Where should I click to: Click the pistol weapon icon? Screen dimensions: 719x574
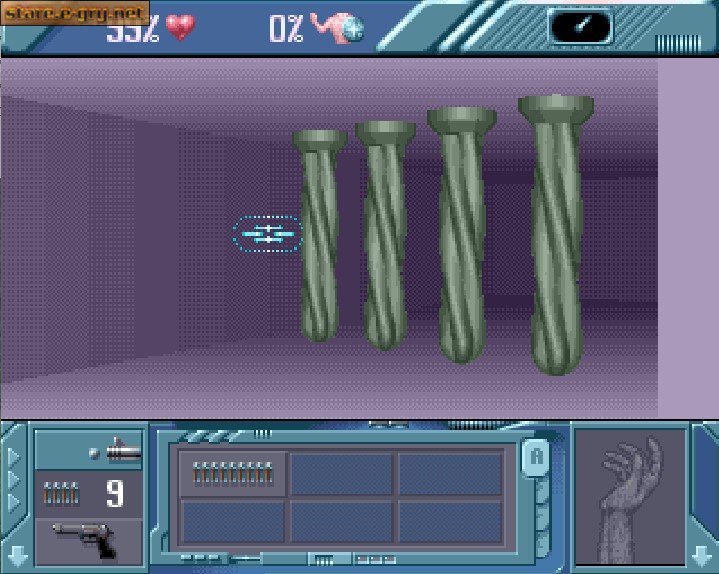(87, 541)
